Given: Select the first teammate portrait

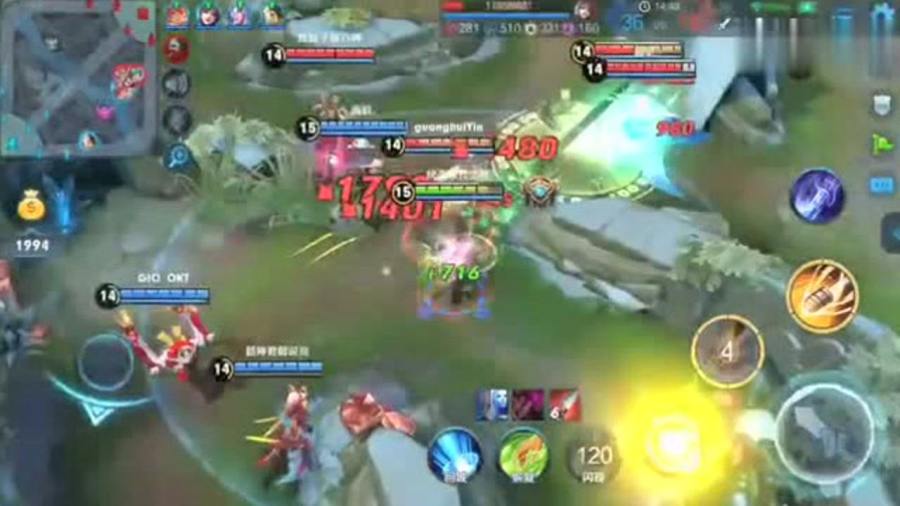Looking at the screenshot, I should 177,14.
